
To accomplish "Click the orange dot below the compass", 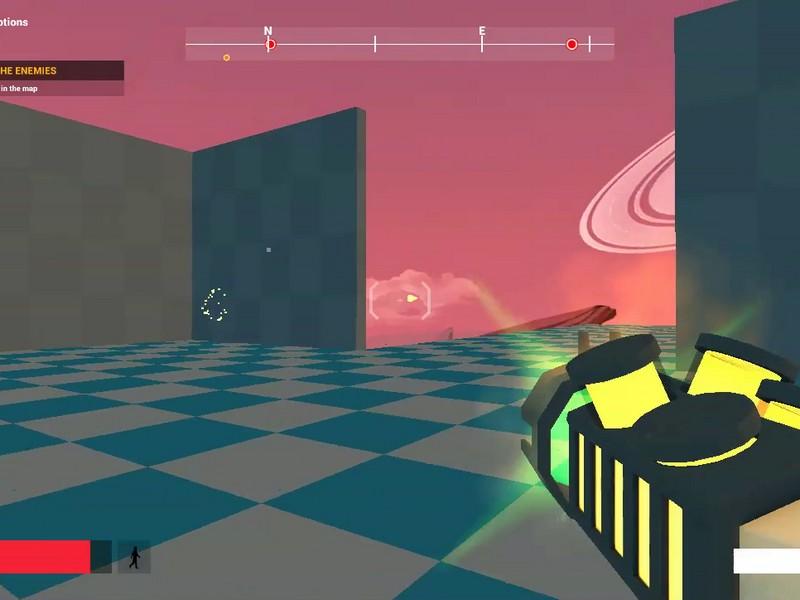I will point(226,58).
